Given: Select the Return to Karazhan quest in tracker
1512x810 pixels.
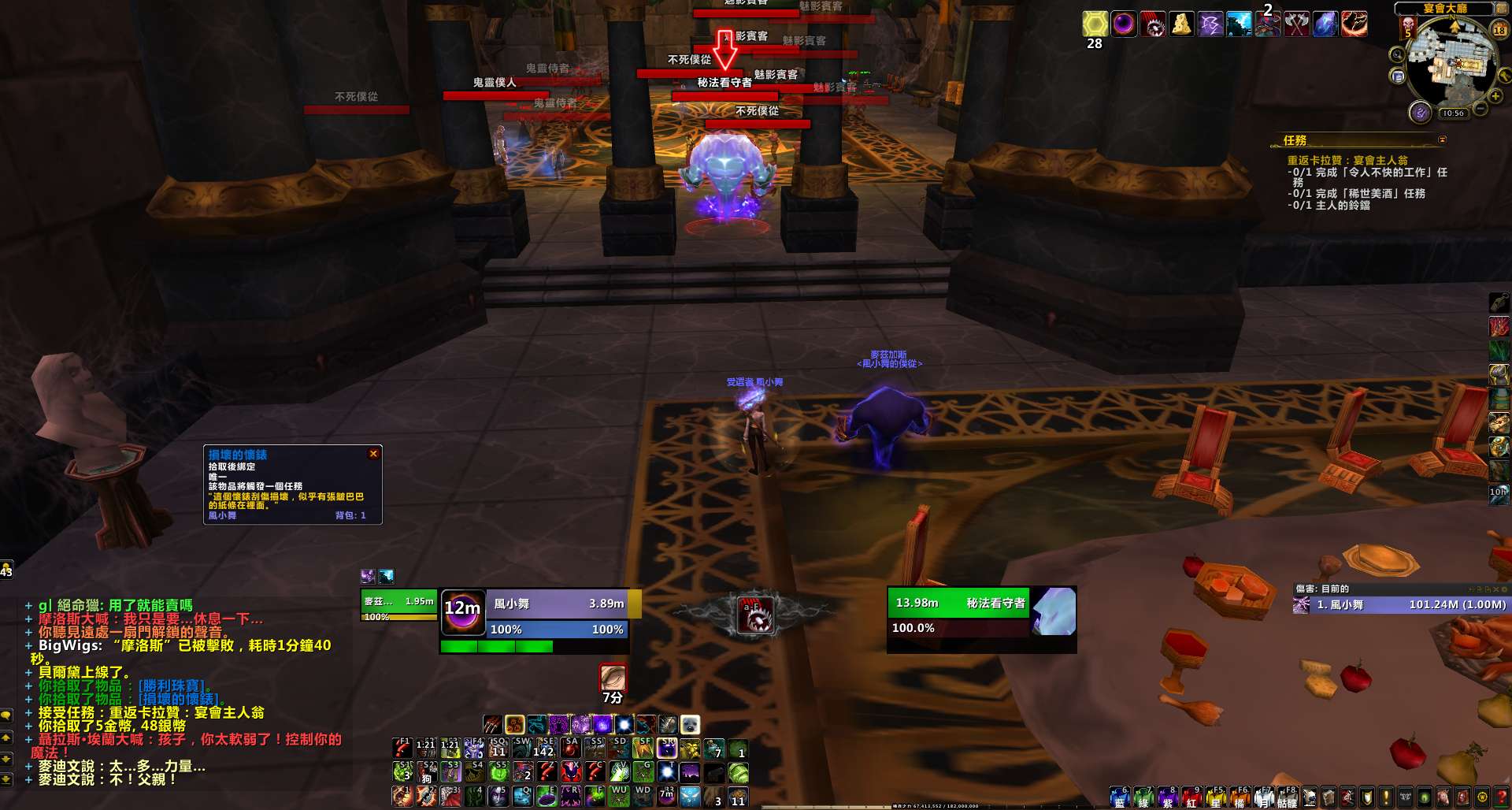Looking at the screenshot, I should click(1347, 160).
